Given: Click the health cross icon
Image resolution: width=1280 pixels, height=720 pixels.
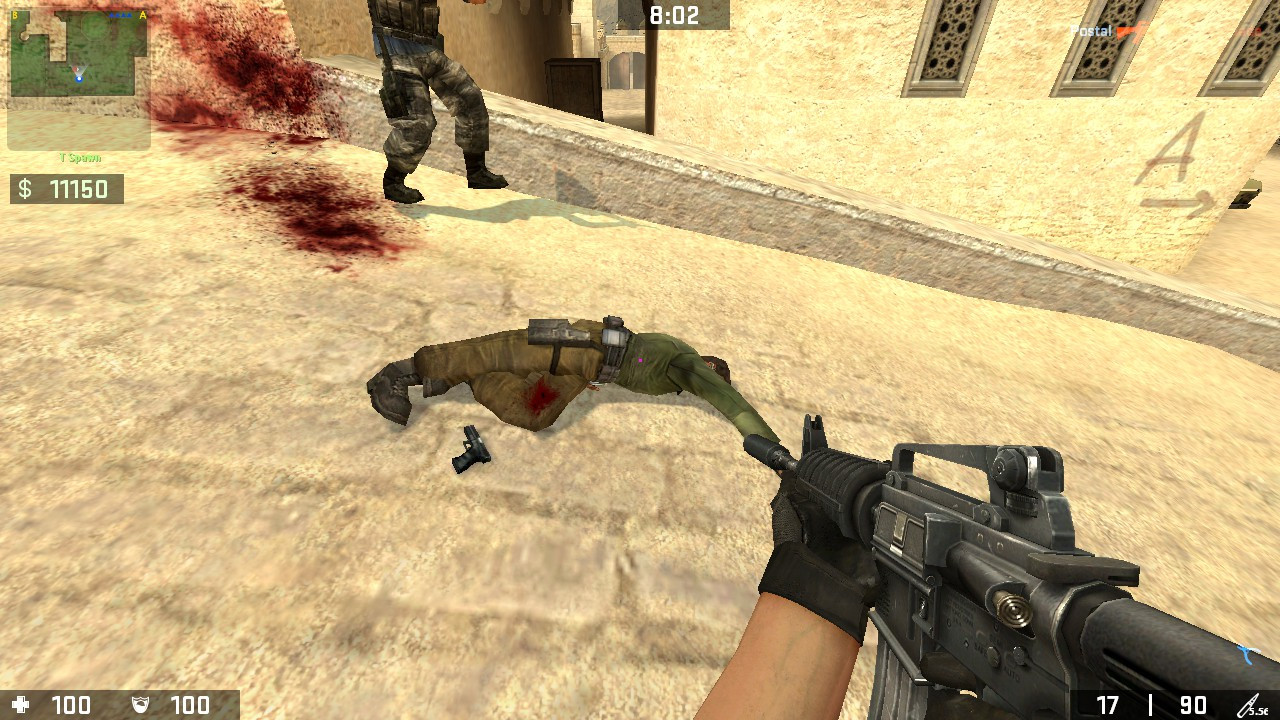Looking at the screenshot, I should coord(22,705).
